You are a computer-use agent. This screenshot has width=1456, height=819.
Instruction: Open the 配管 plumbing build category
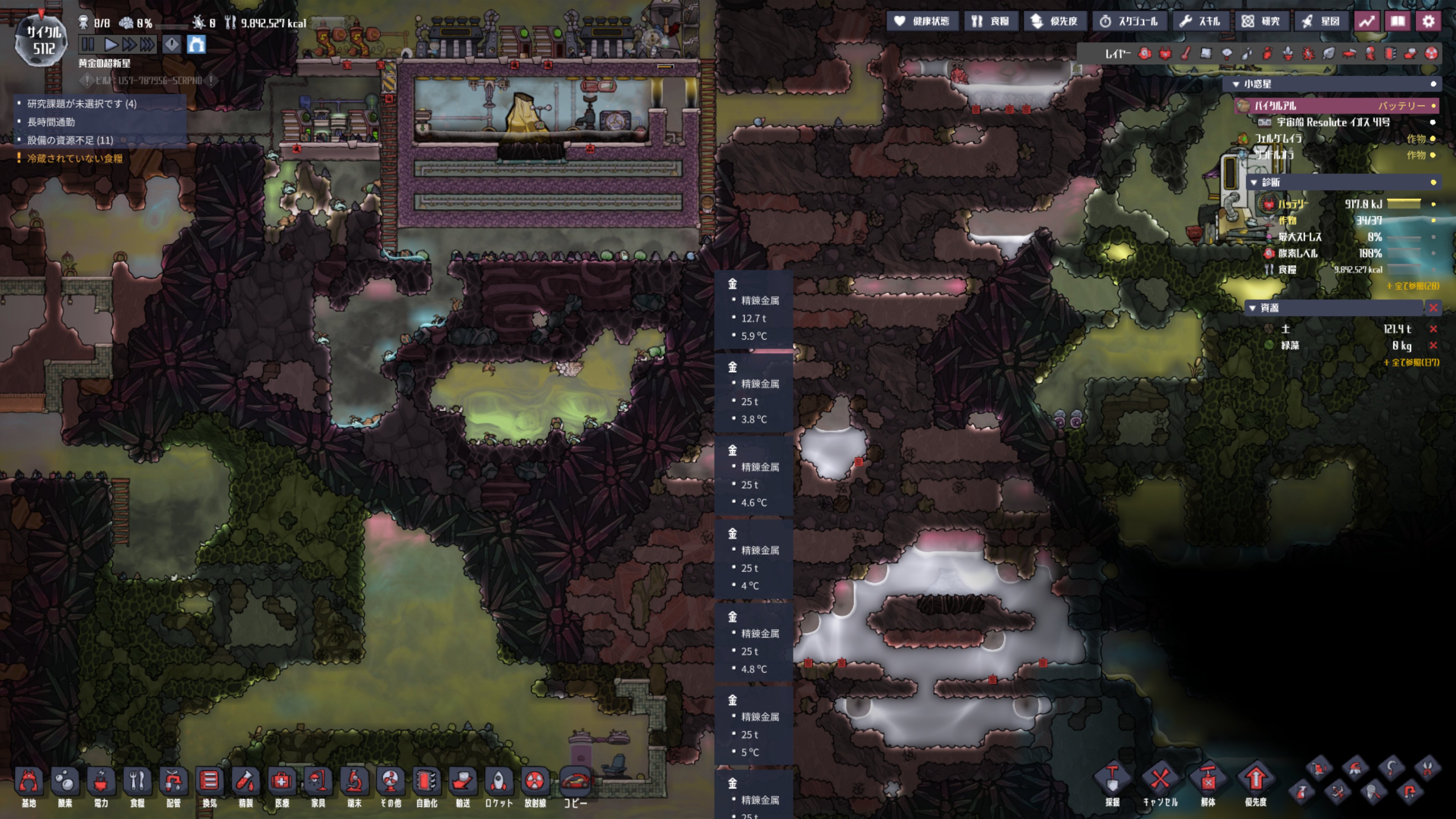174,786
